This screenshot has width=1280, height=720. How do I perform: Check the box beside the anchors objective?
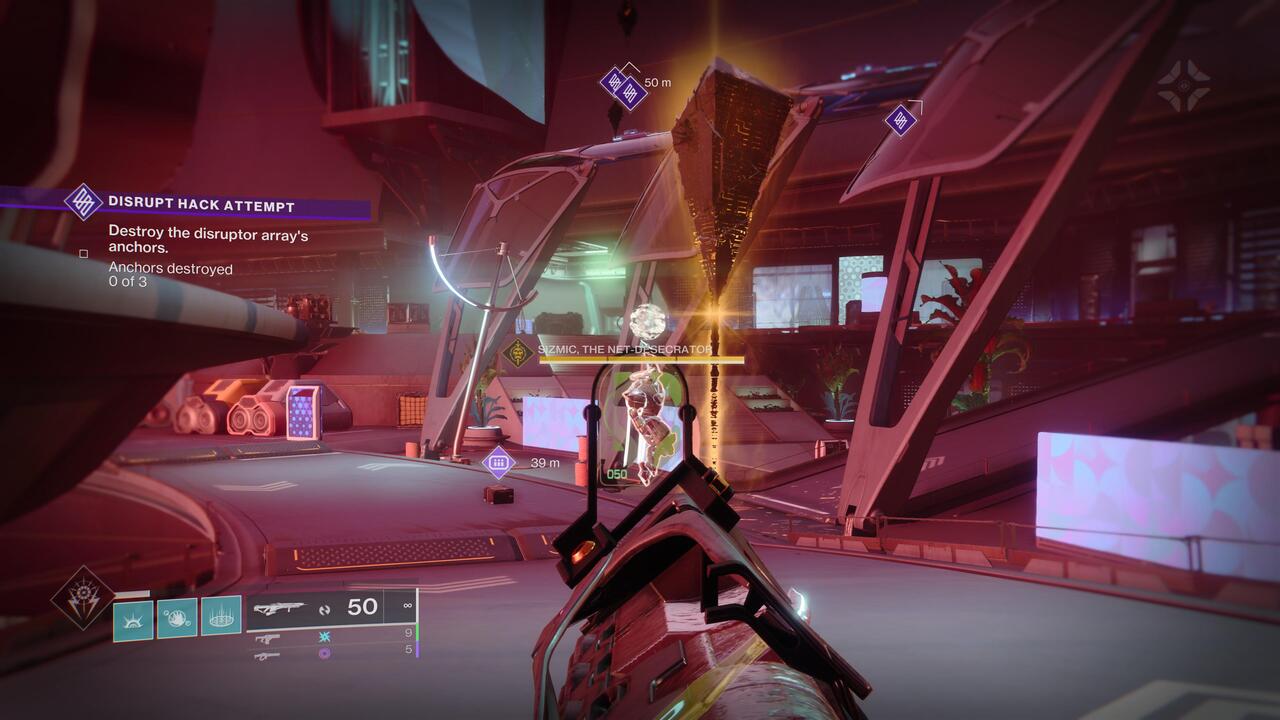pyautogui.click(x=84, y=255)
